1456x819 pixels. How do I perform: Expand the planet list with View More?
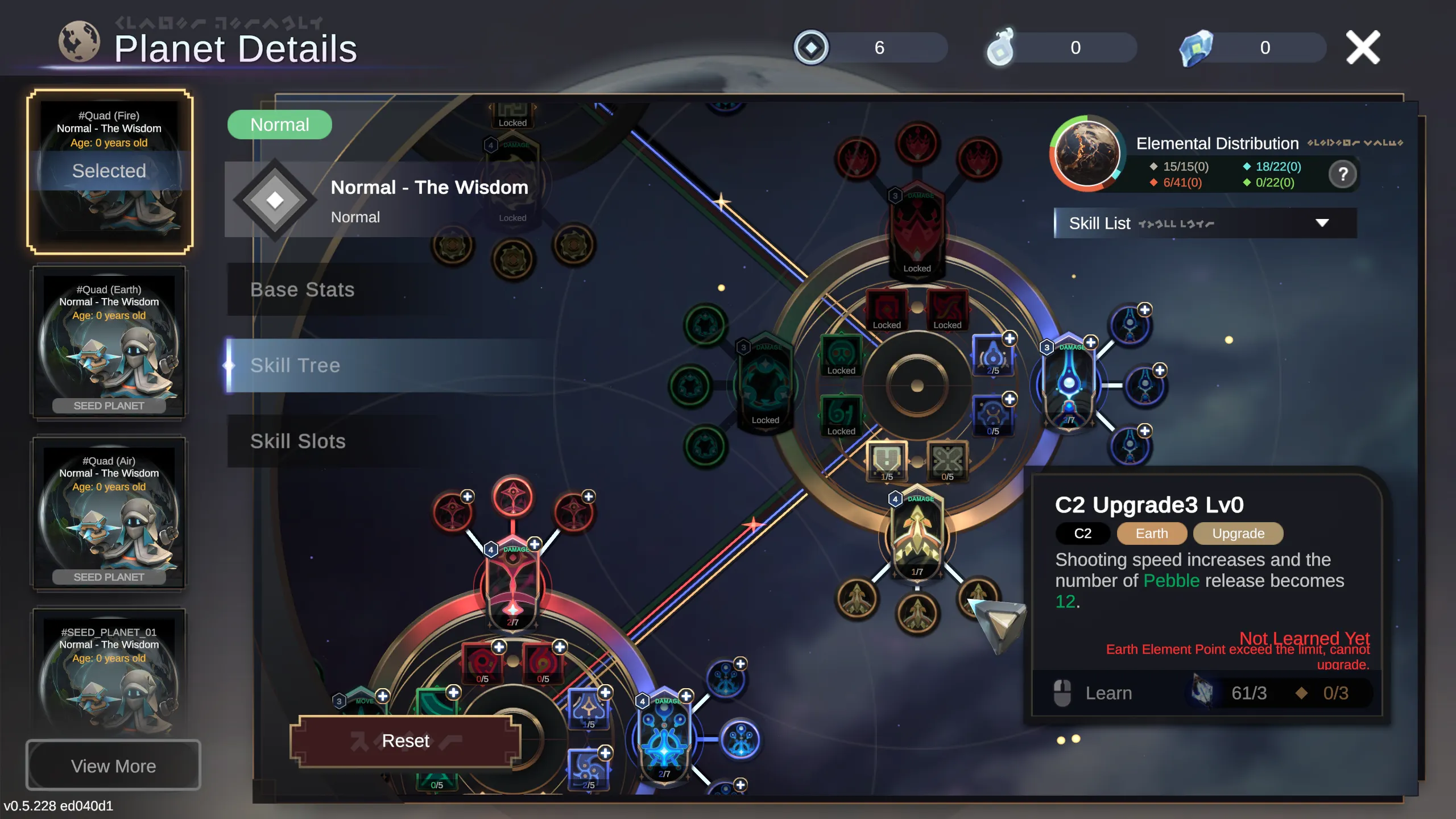tap(113, 765)
